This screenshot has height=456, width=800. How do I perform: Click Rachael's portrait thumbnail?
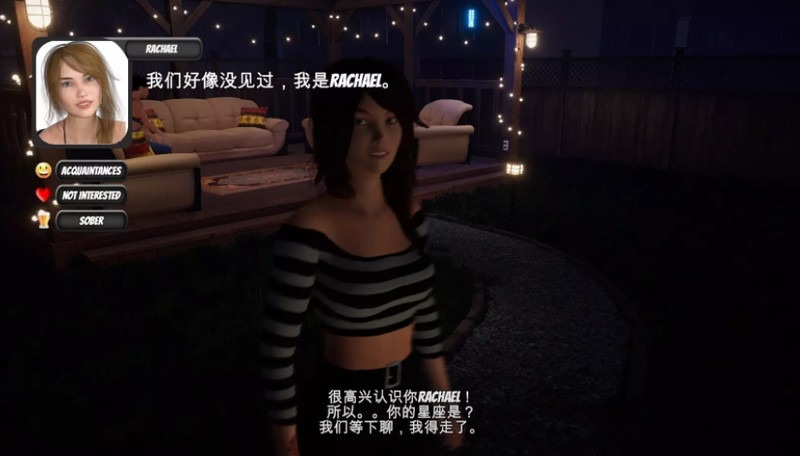(82, 93)
